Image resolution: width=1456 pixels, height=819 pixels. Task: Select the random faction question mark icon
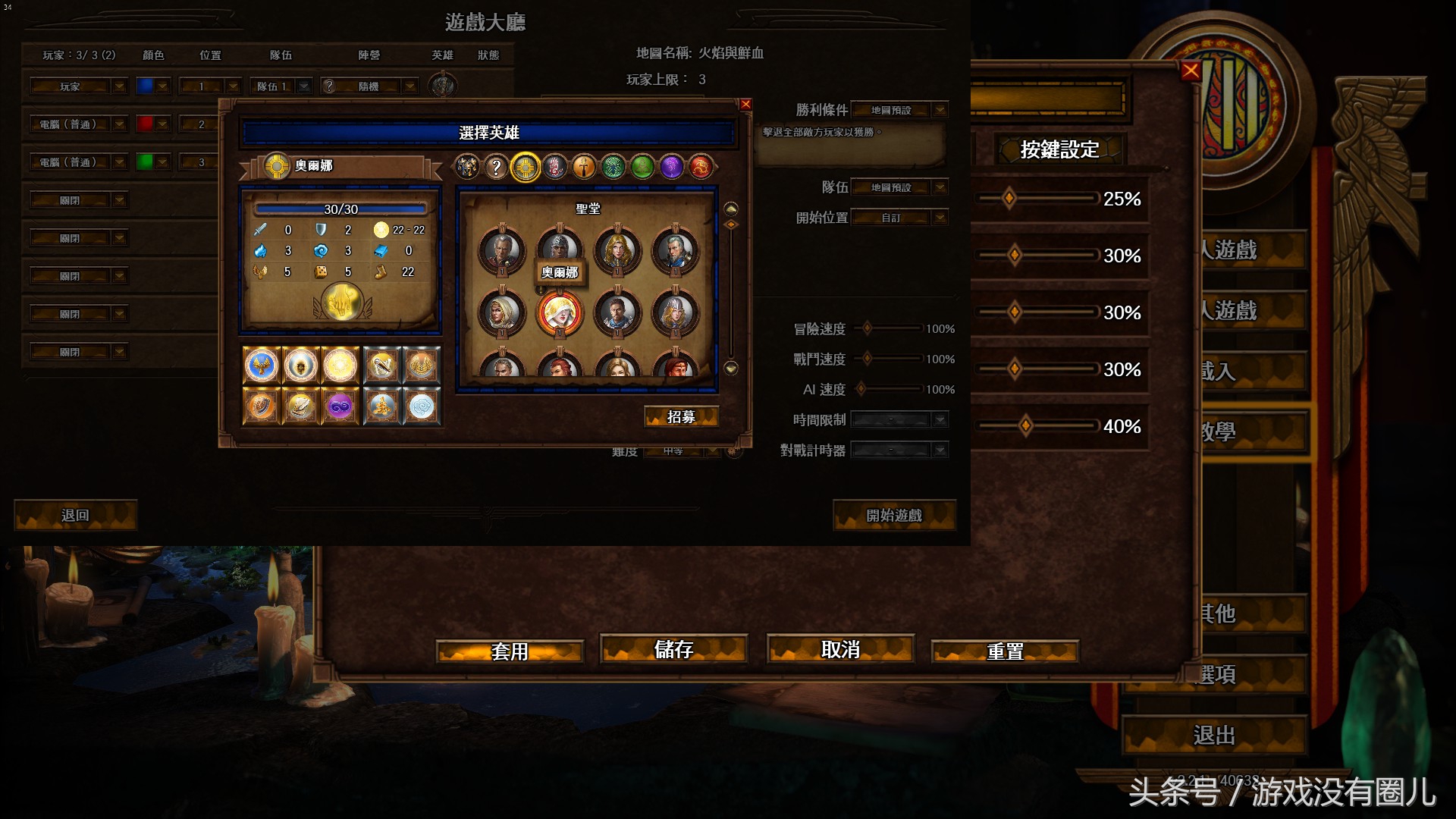(x=496, y=167)
